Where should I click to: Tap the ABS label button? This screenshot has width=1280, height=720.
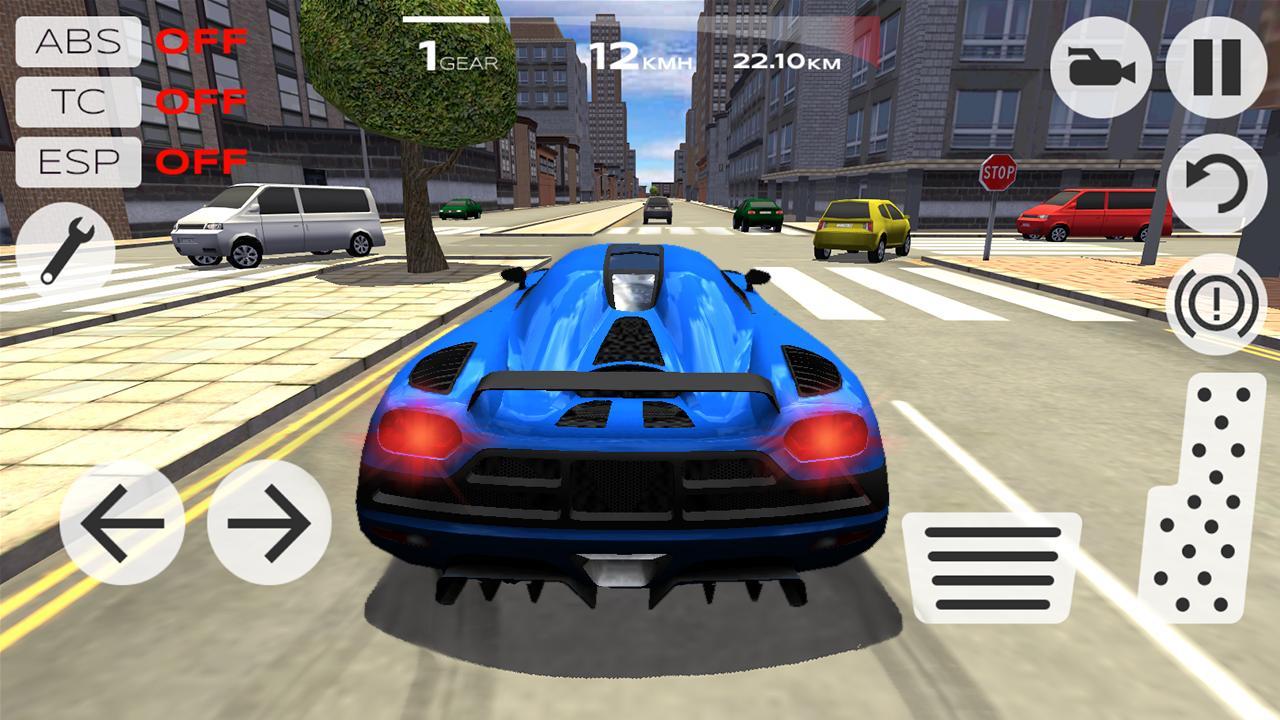[77, 44]
